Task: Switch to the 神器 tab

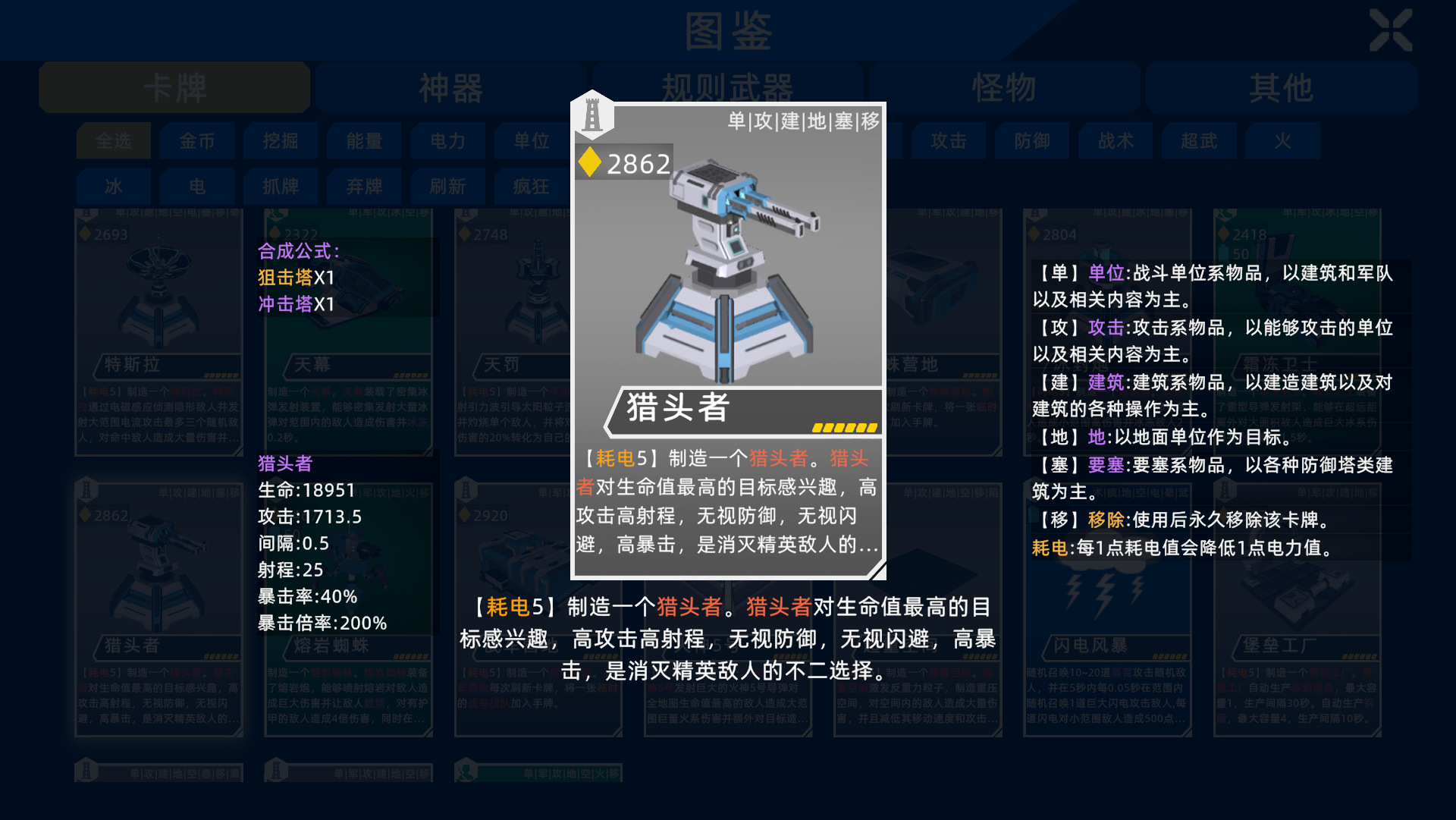Action: [451, 87]
